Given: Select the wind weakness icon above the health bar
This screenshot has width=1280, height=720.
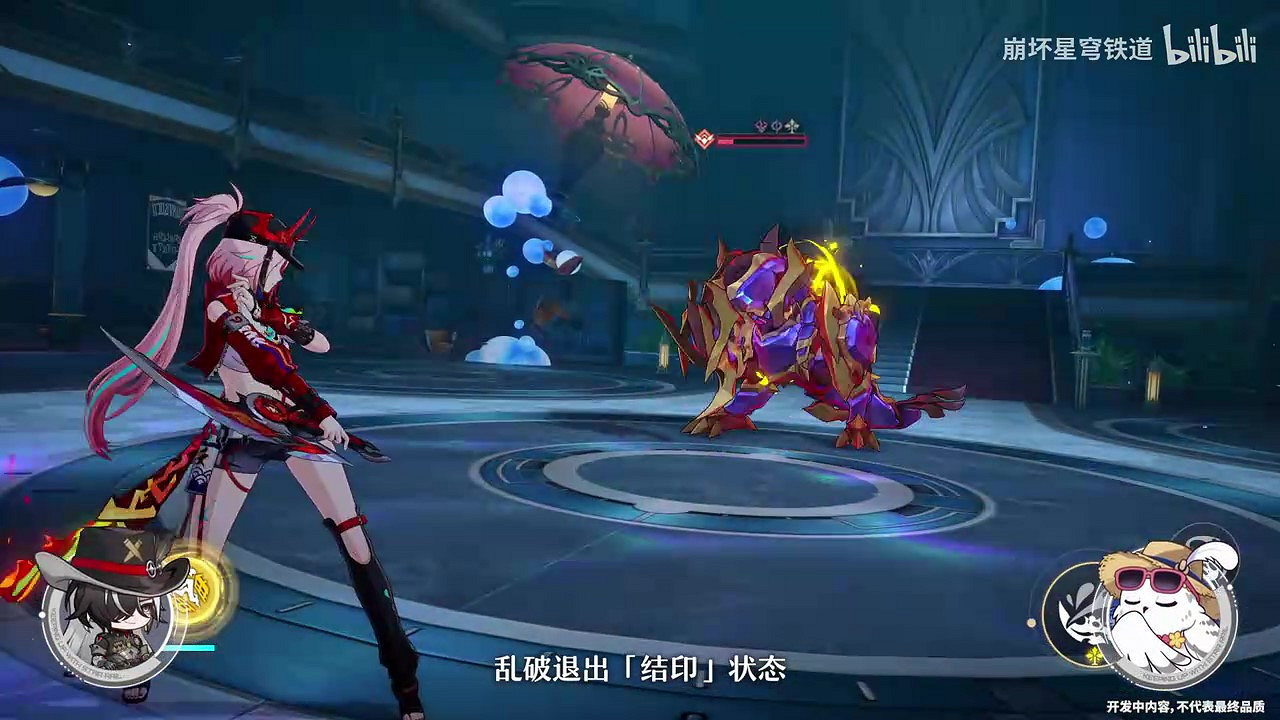Looking at the screenshot, I should tap(793, 125).
